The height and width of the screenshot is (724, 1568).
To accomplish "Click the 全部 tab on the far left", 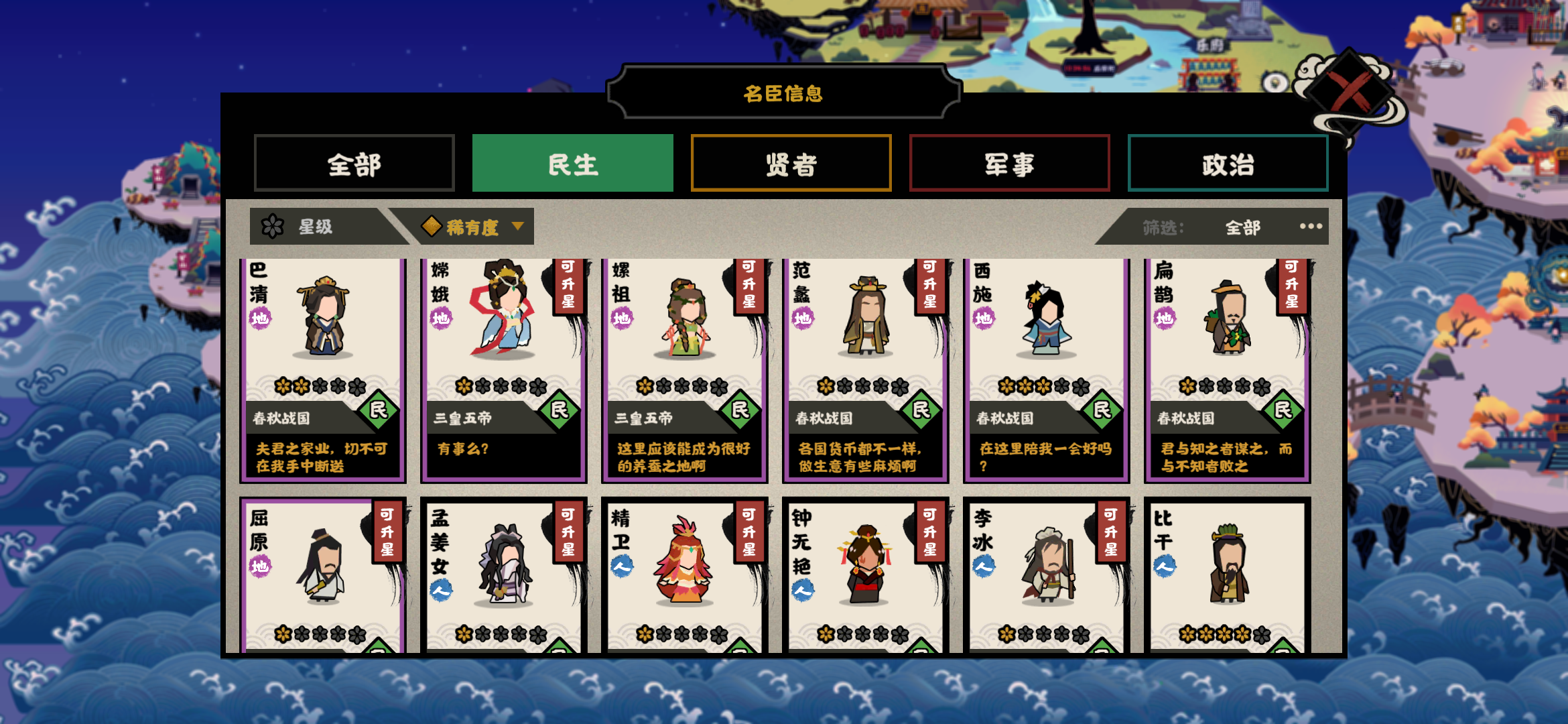I will click(x=354, y=163).
